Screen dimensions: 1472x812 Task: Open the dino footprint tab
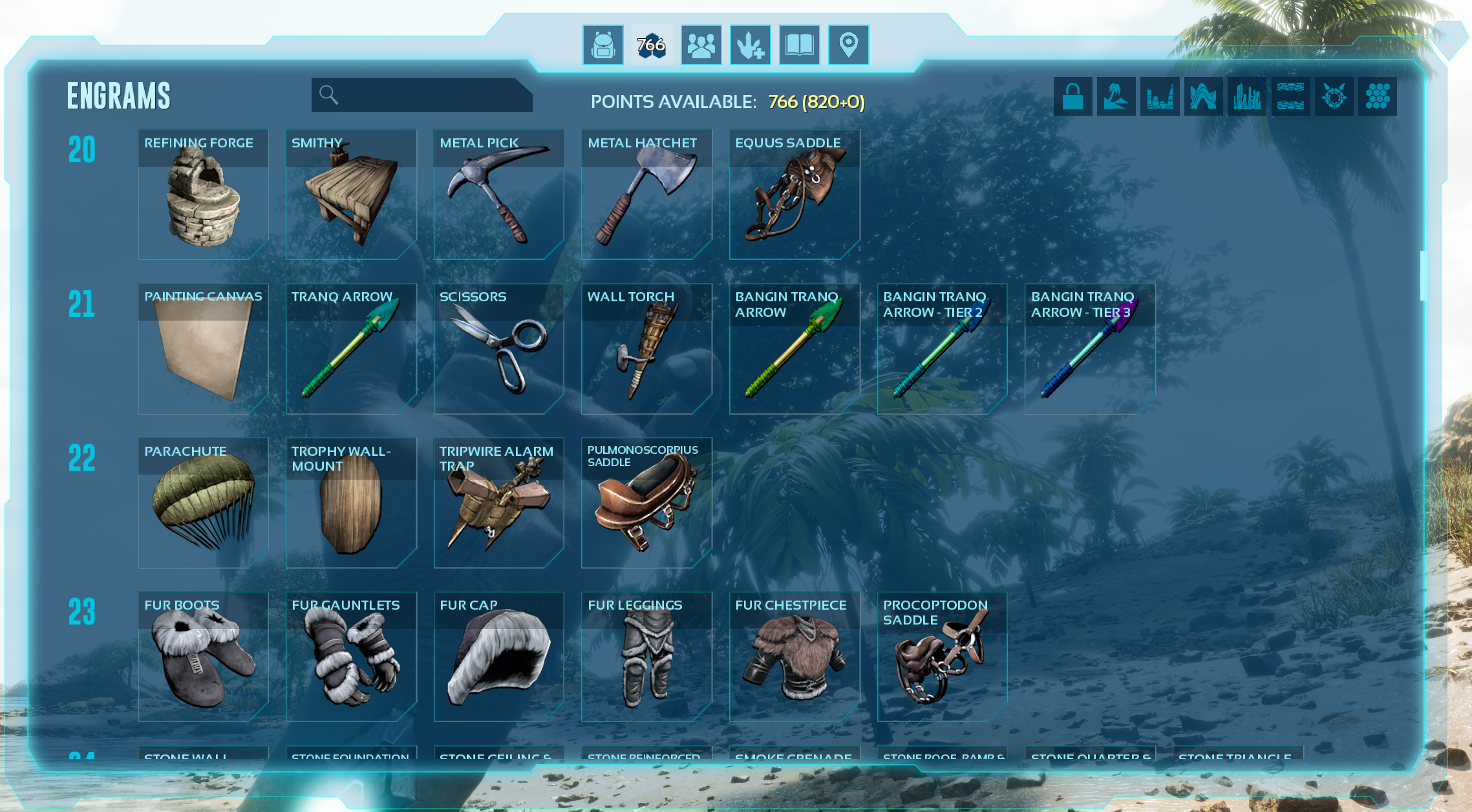pos(750,45)
